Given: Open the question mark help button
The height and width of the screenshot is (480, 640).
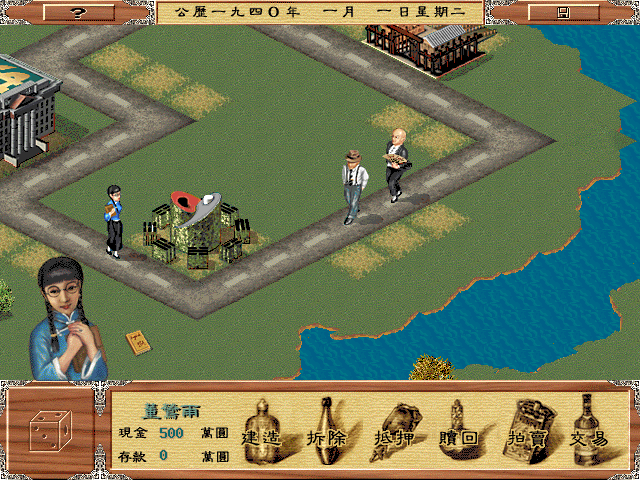Looking at the screenshot, I should [x=79, y=12].
